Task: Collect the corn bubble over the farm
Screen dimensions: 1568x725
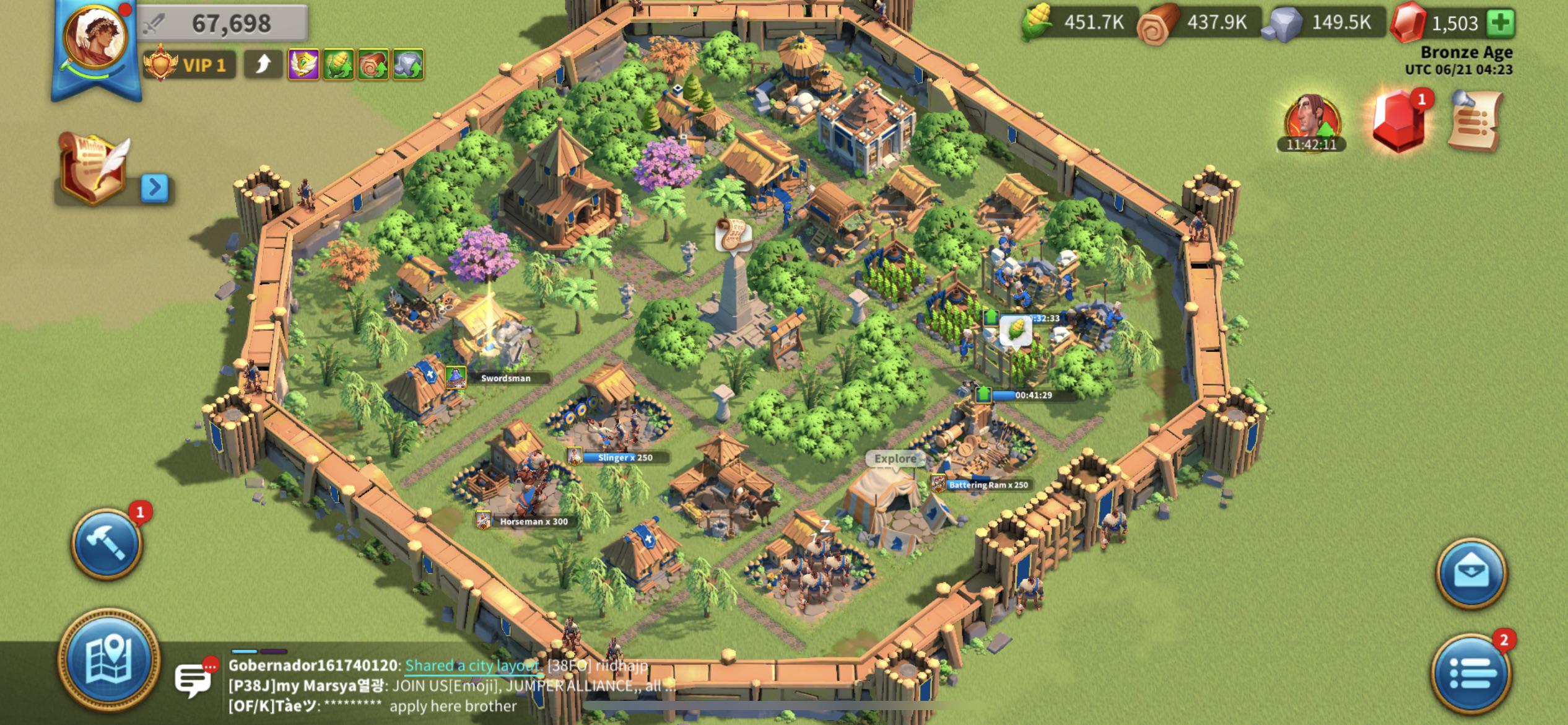Action: [1016, 330]
